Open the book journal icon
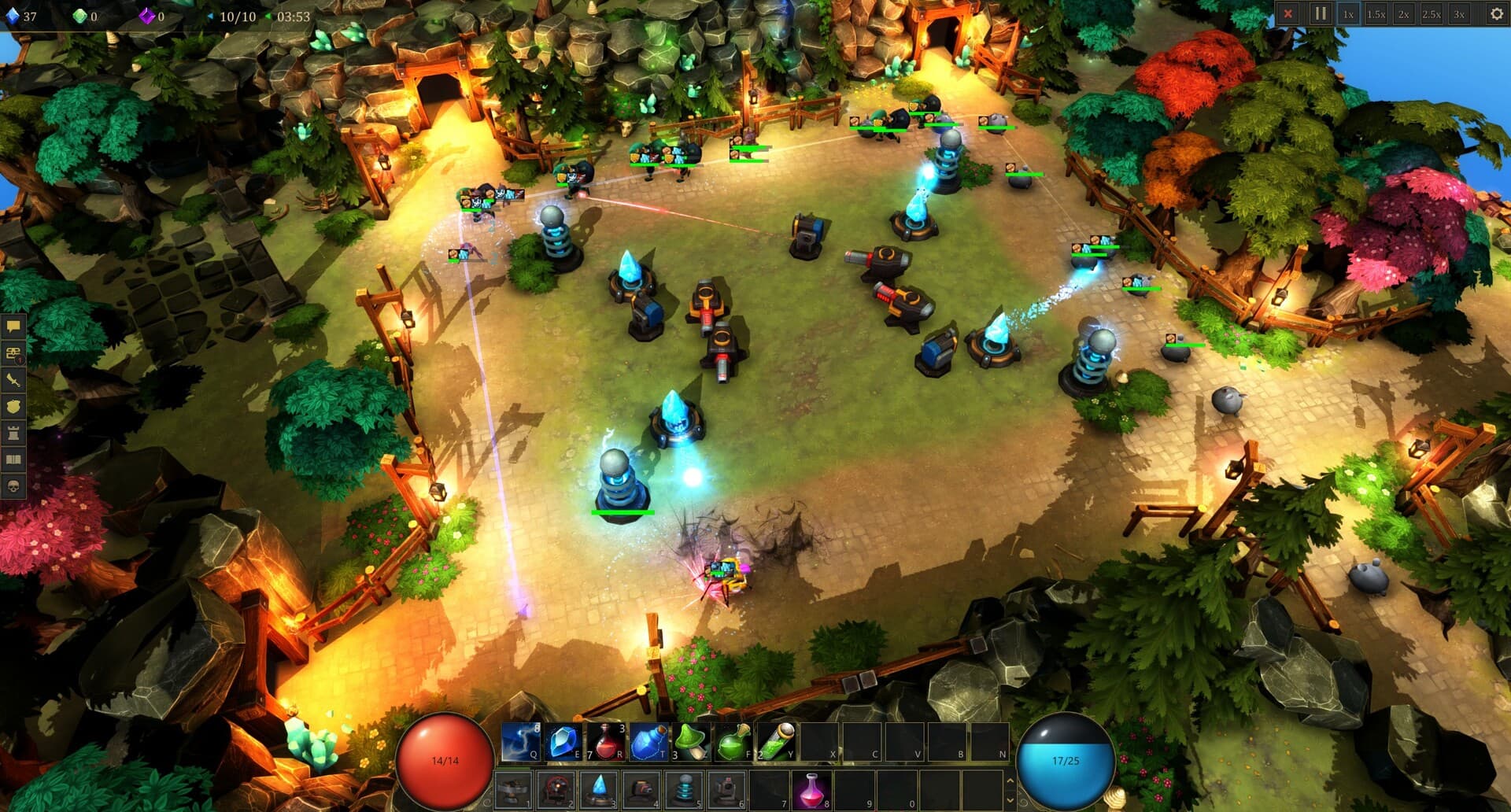This screenshot has height=812, width=1511. coord(13,460)
